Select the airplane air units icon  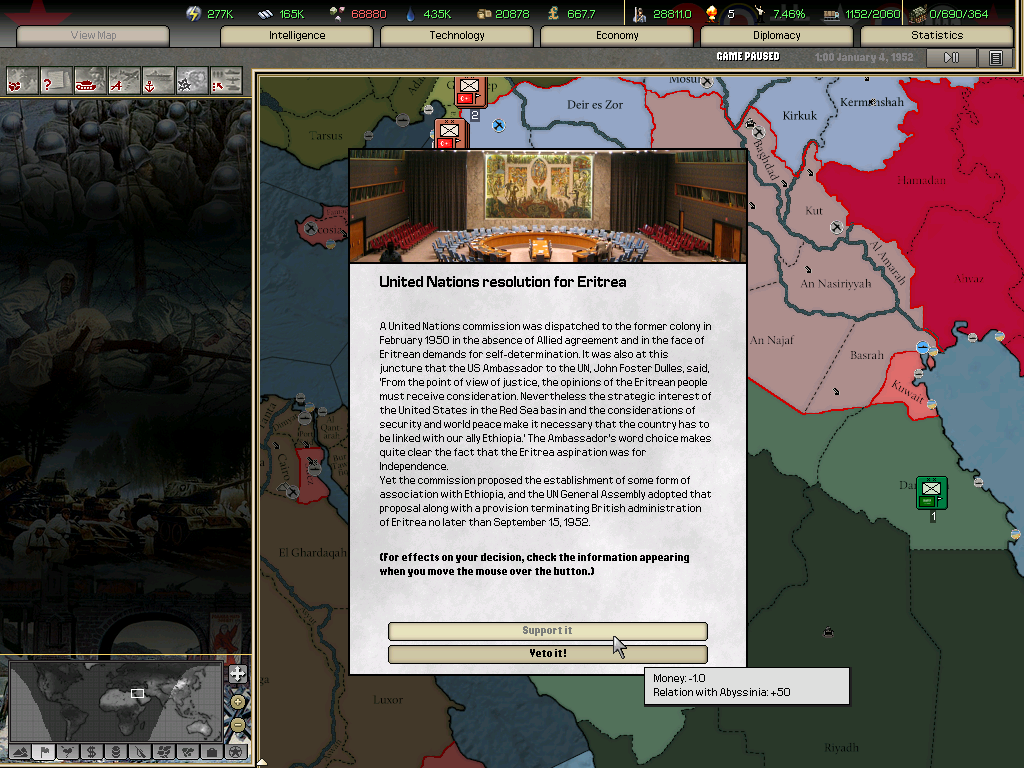(124, 80)
